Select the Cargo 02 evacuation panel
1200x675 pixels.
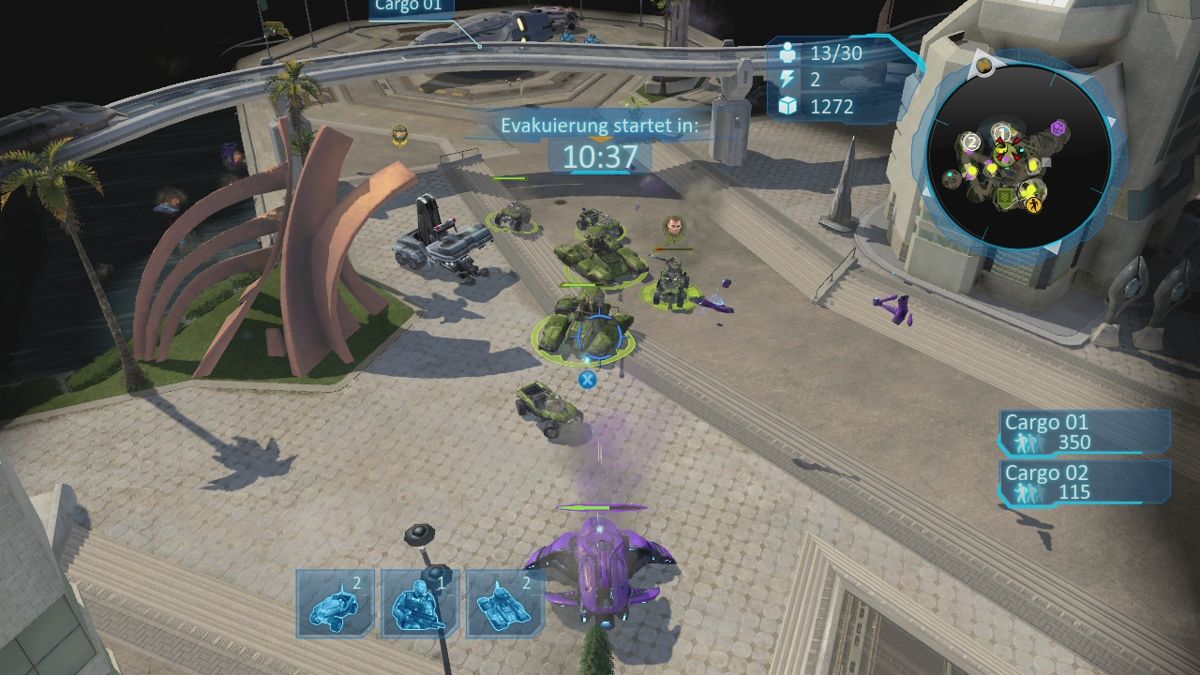click(x=1086, y=482)
